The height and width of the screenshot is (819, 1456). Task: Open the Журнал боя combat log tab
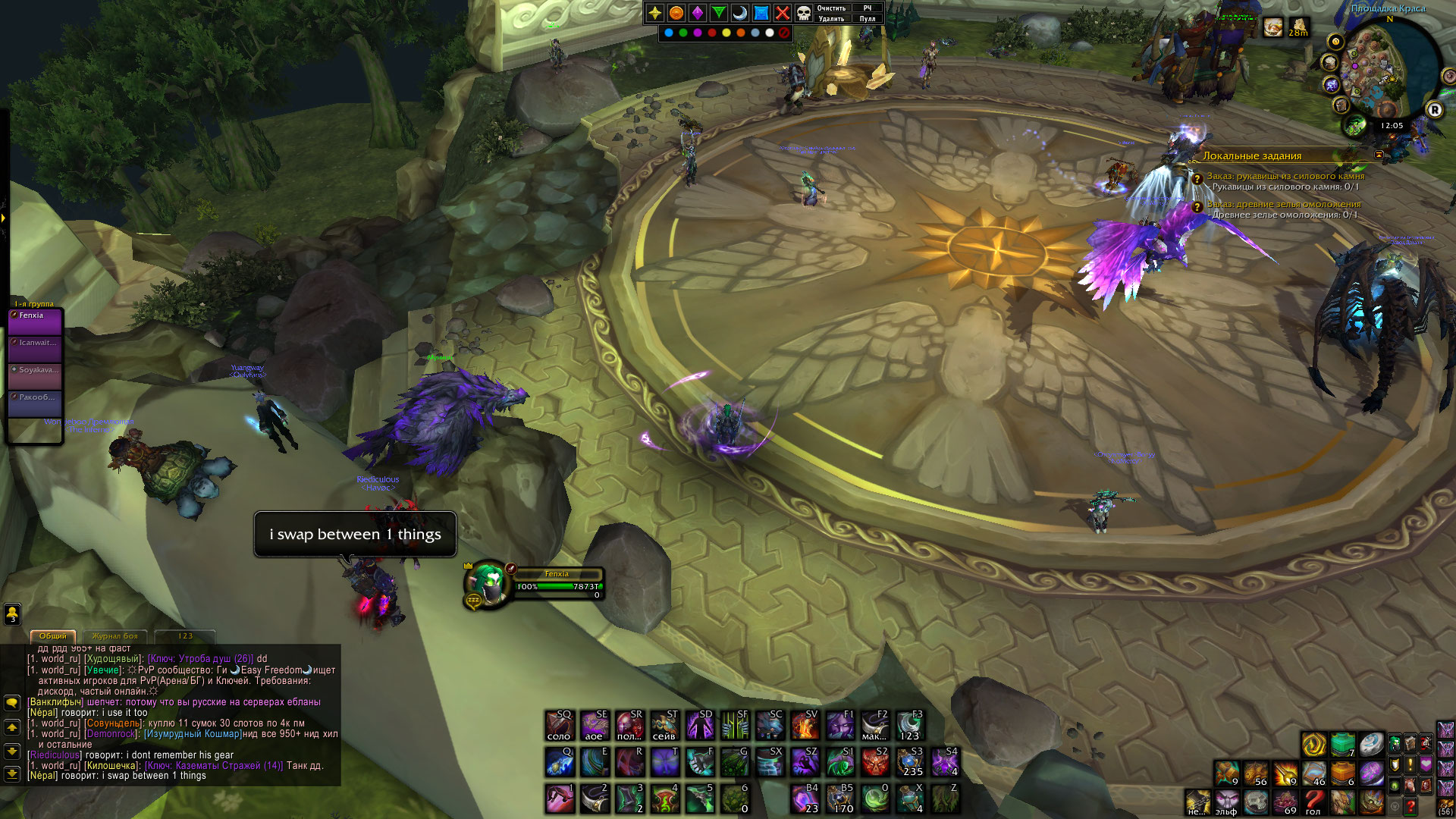pos(115,636)
